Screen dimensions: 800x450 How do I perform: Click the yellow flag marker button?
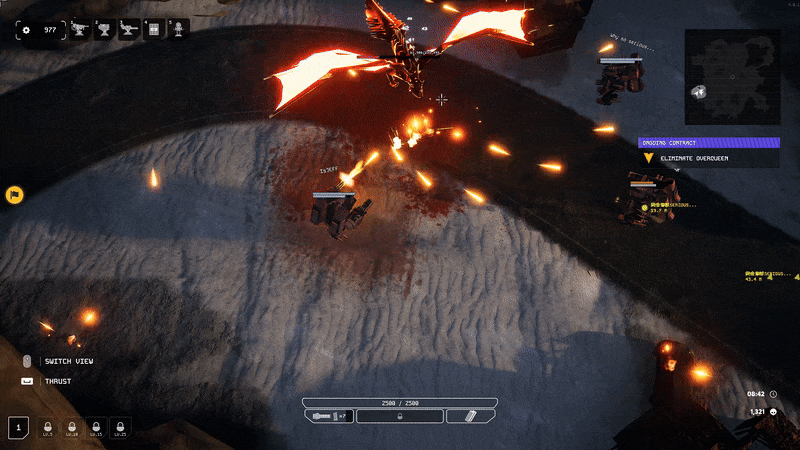pos(15,194)
